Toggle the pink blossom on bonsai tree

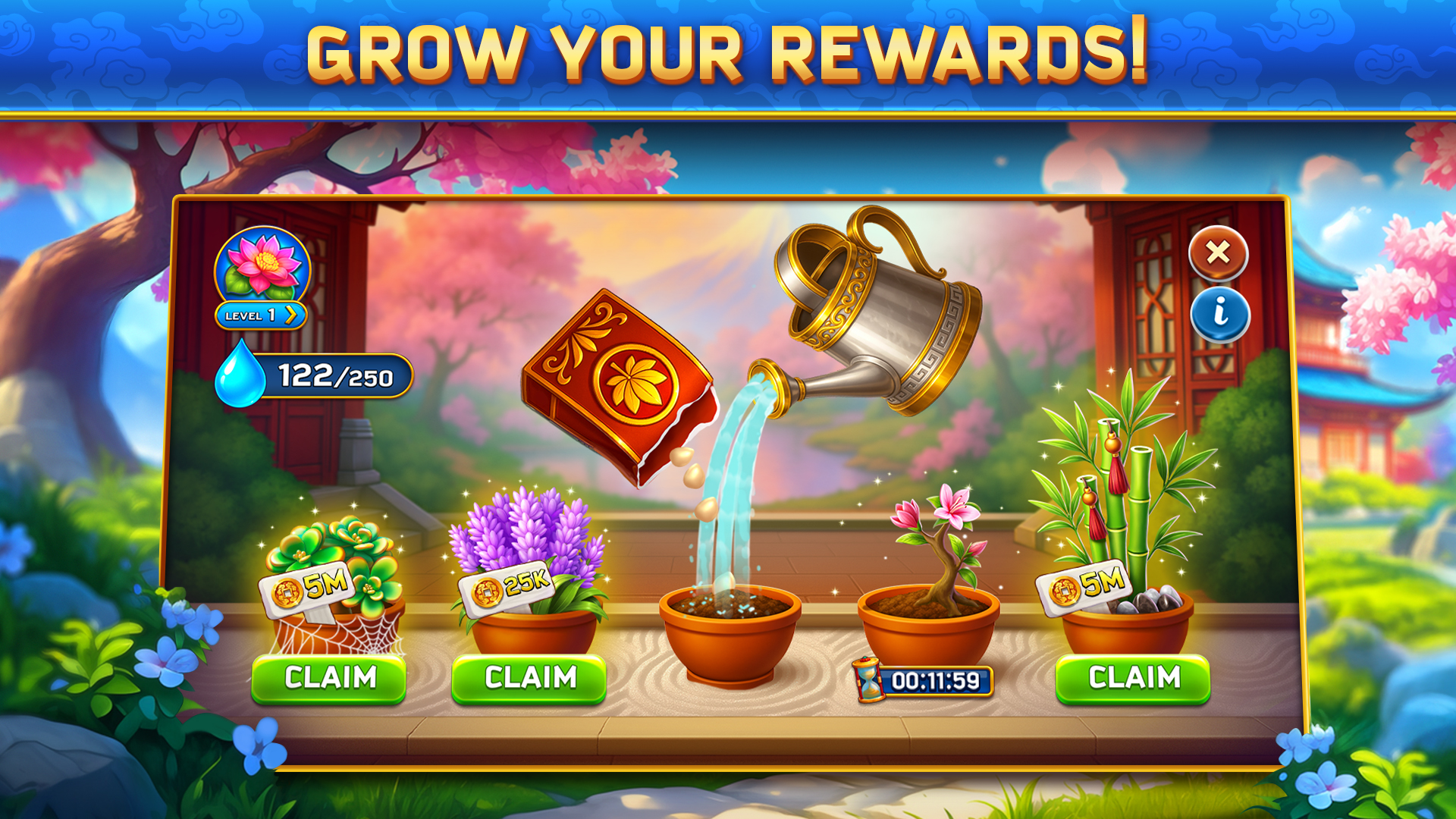(x=908, y=515)
